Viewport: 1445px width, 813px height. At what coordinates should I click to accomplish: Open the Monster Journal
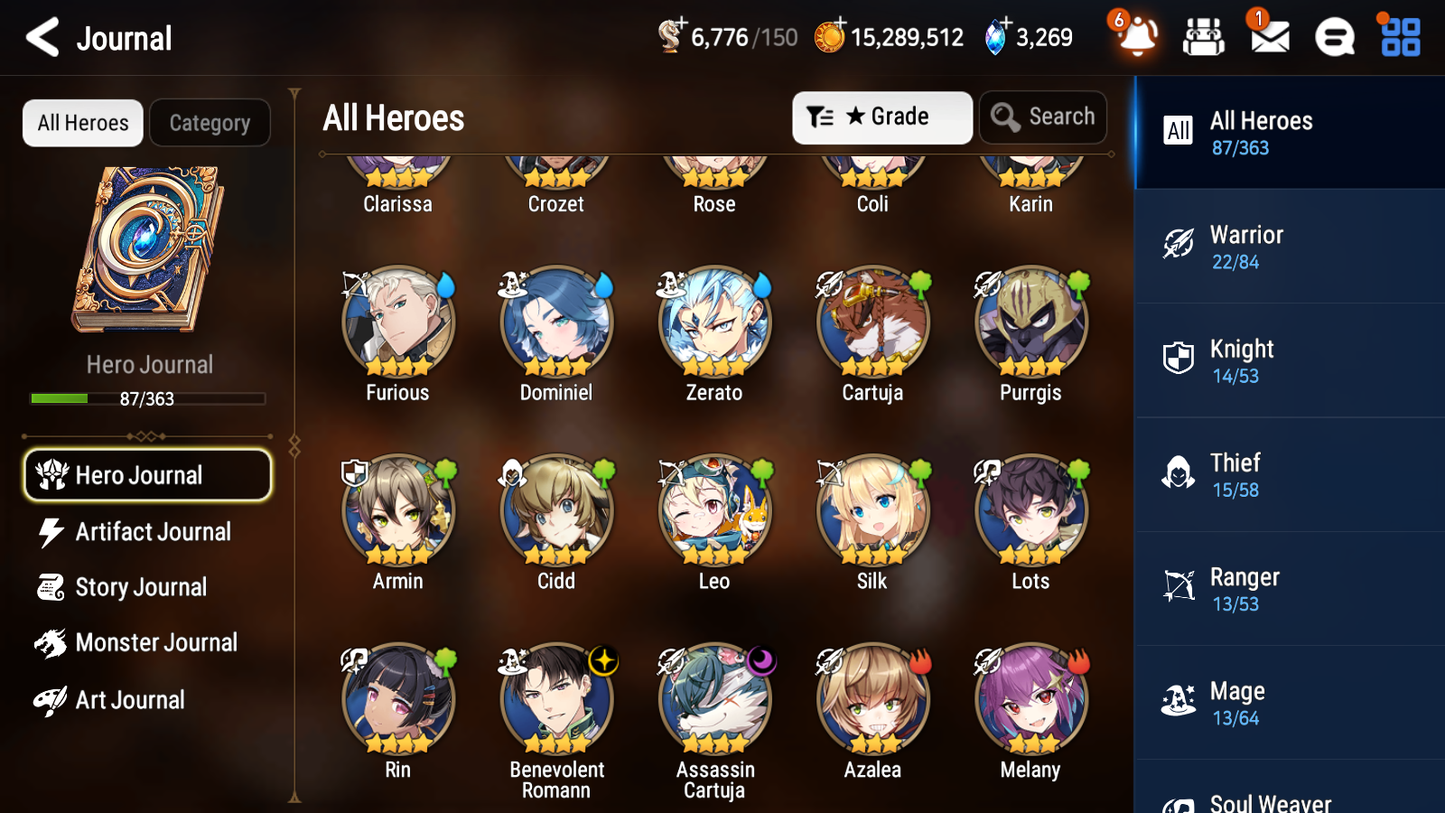[x=157, y=643]
